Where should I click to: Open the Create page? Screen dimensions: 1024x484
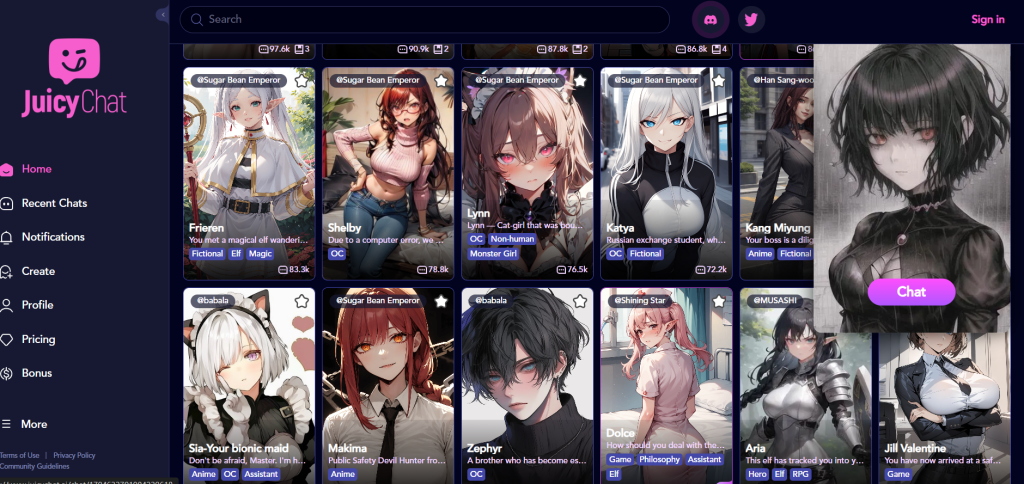click(x=38, y=271)
